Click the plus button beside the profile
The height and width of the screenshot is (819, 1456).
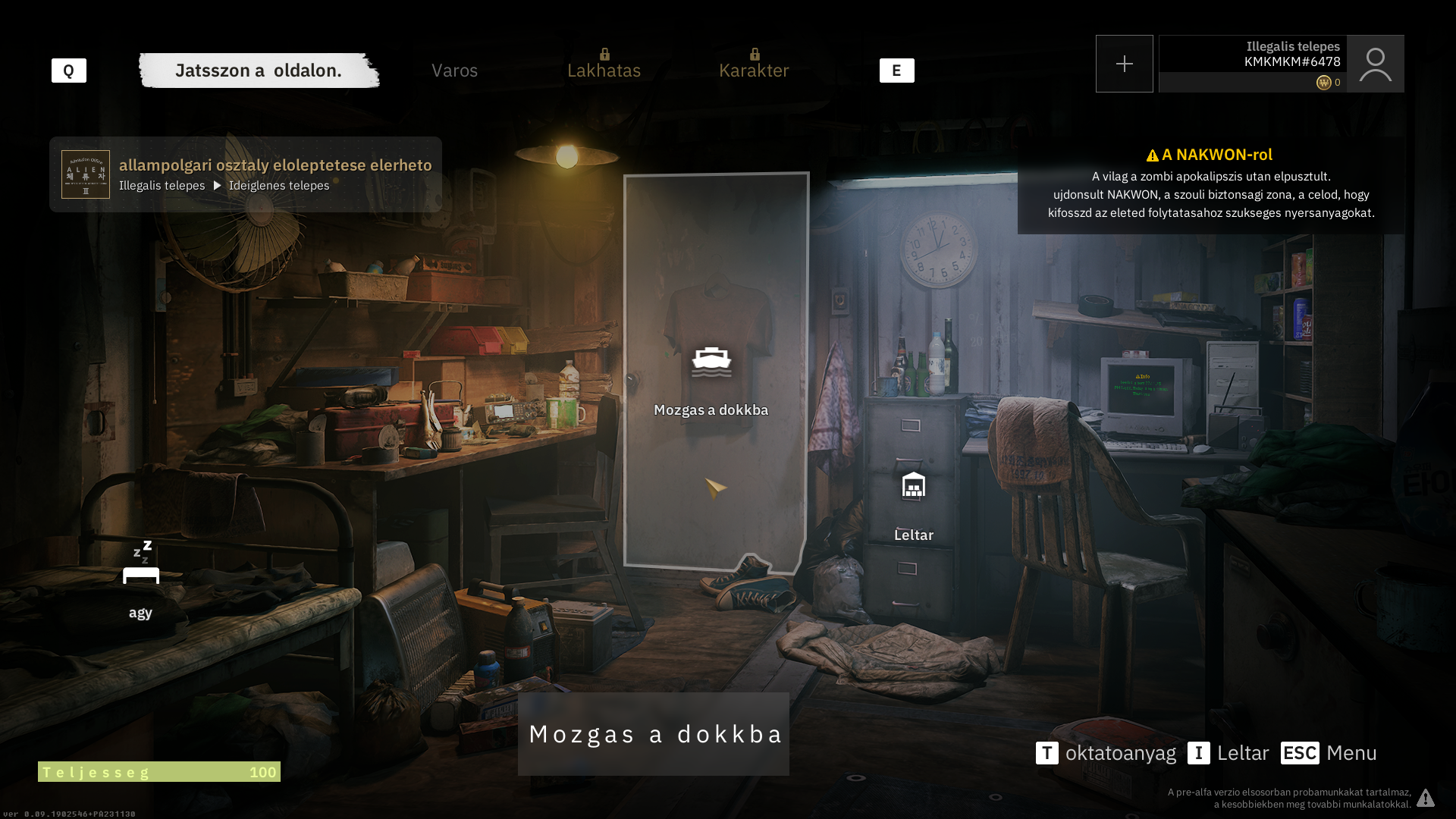[1124, 64]
